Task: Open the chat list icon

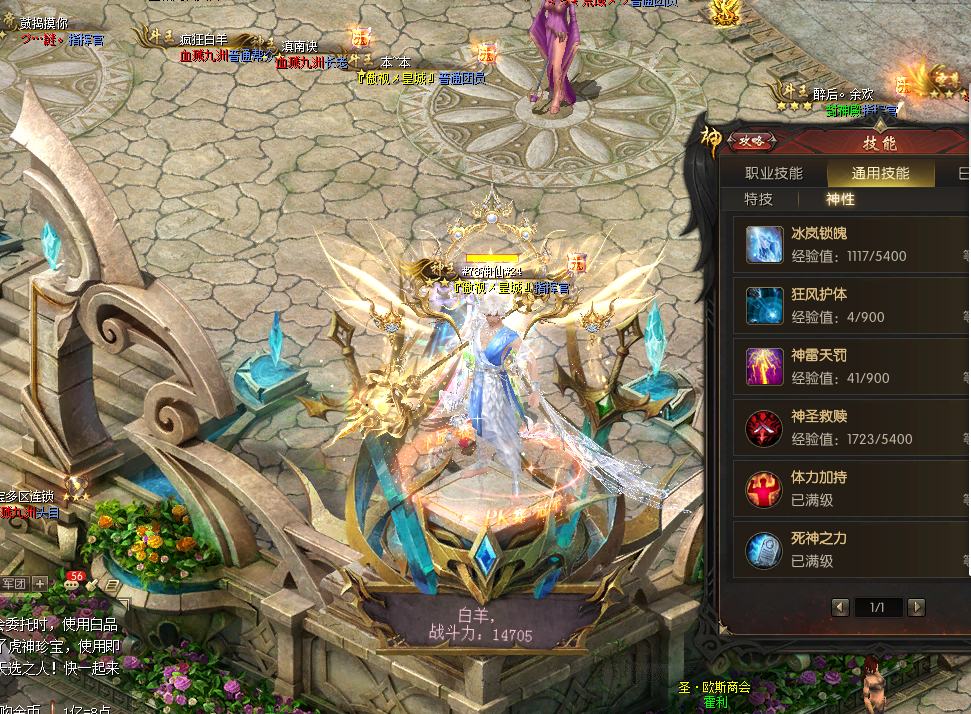Action: coord(112,583)
